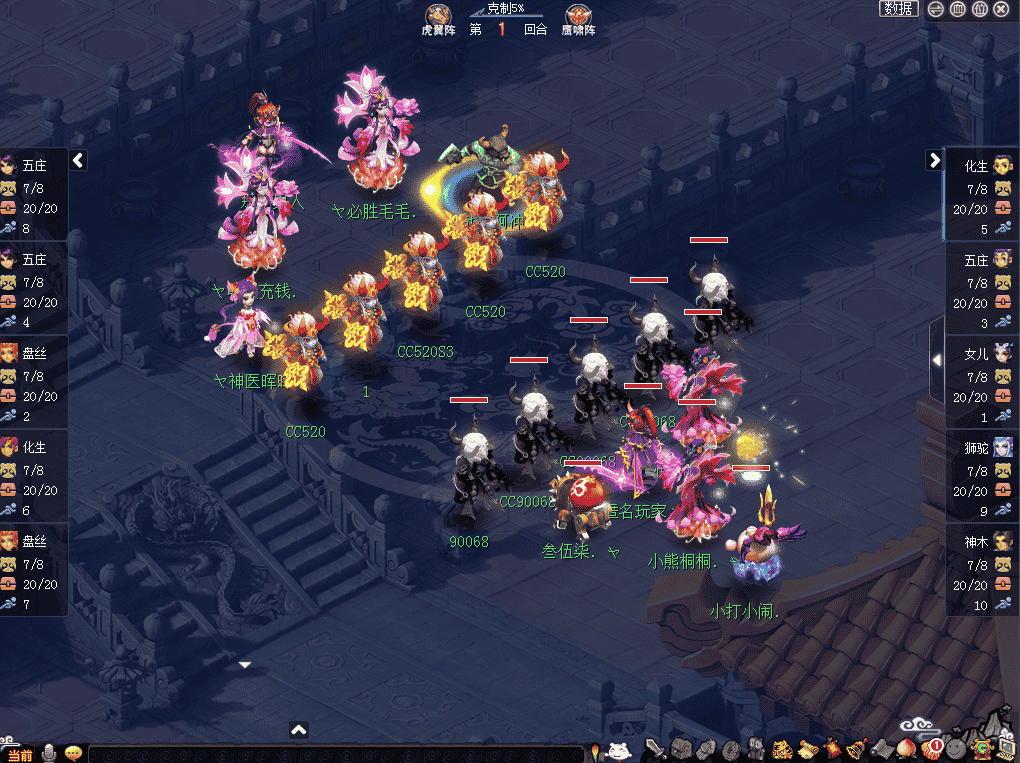The width and height of the screenshot is (1020, 763).
Task: Open the speech bubble emote icon
Action: (73, 753)
